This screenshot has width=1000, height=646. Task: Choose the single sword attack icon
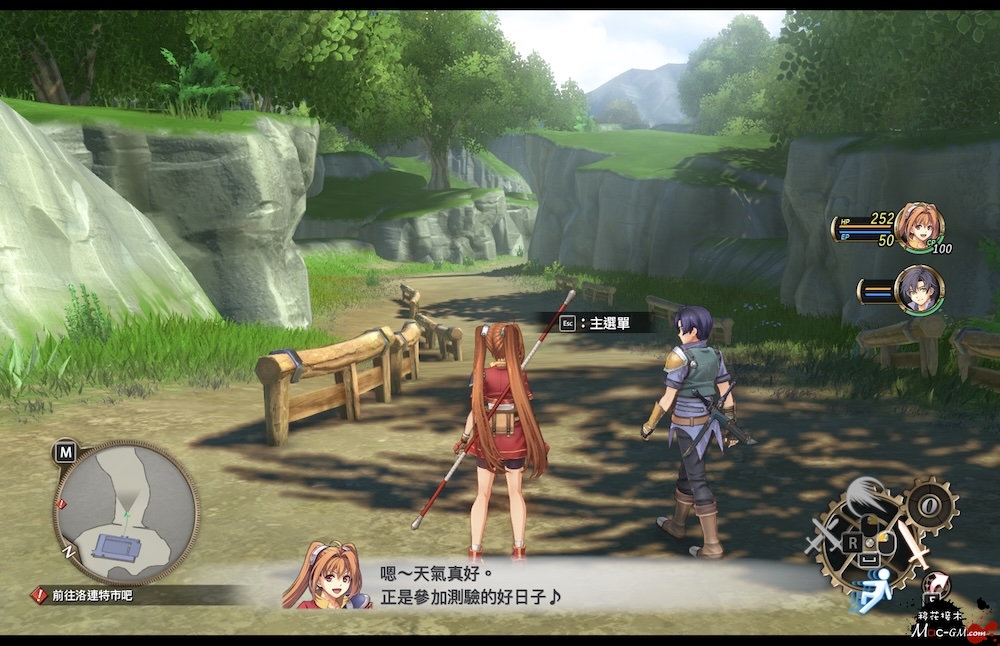tap(913, 546)
